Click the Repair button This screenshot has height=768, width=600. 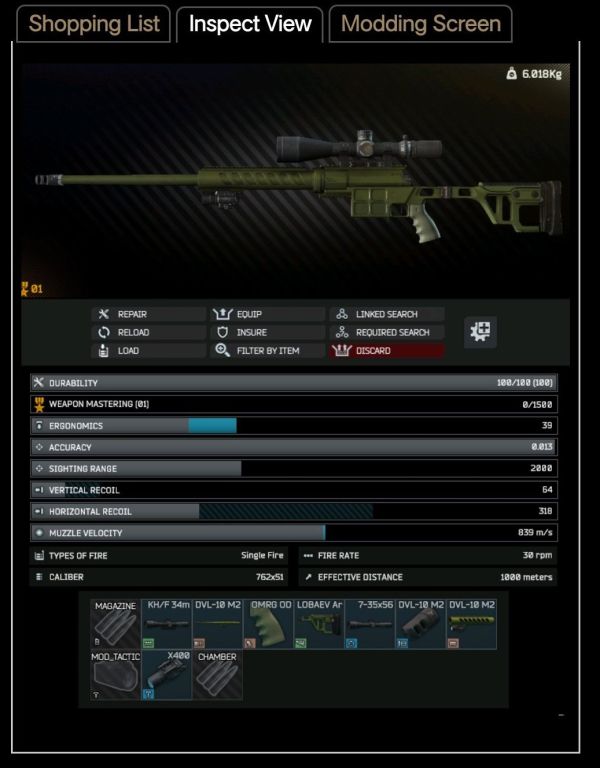point(146,314)
